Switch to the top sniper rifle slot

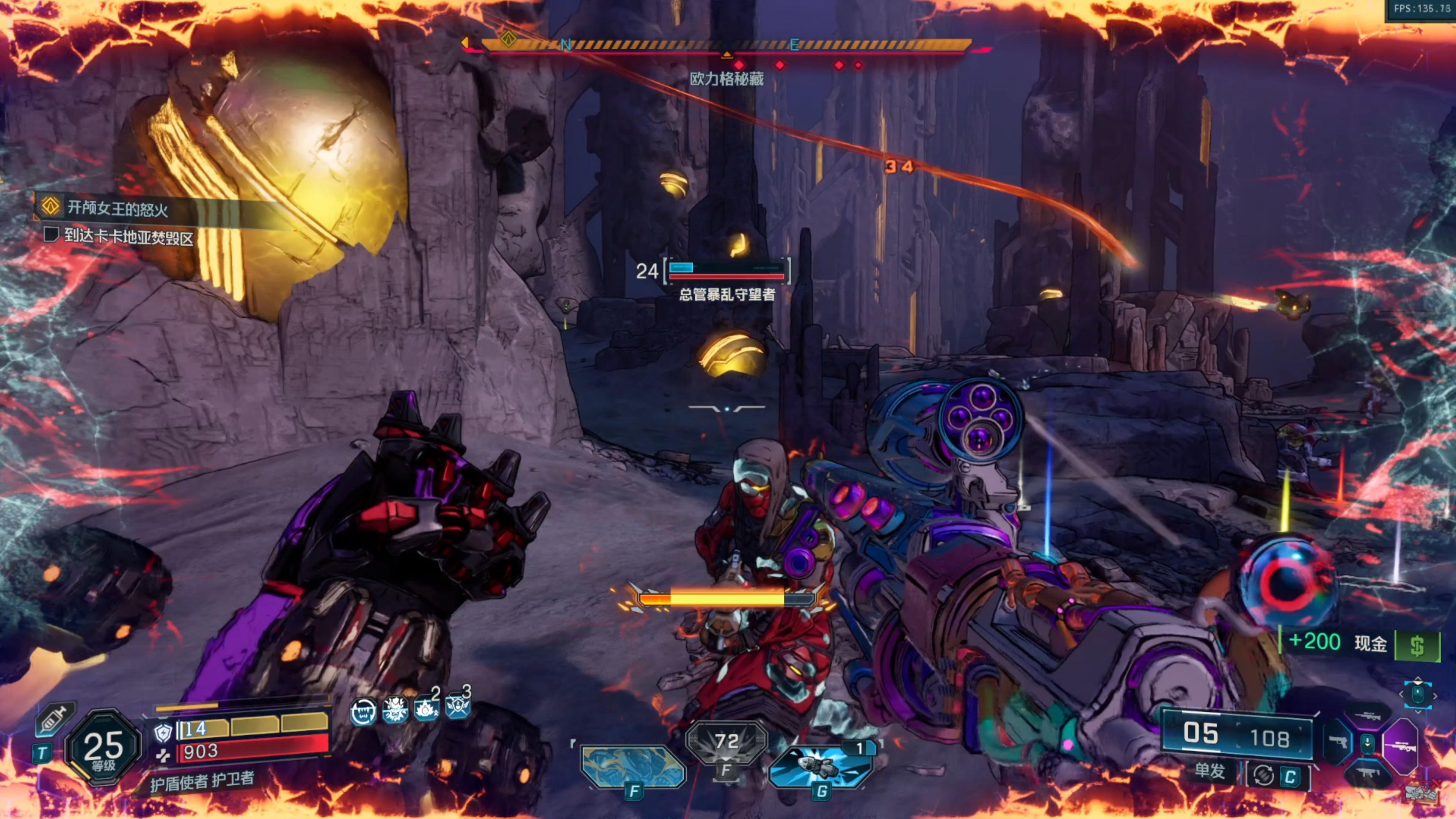1368,717
